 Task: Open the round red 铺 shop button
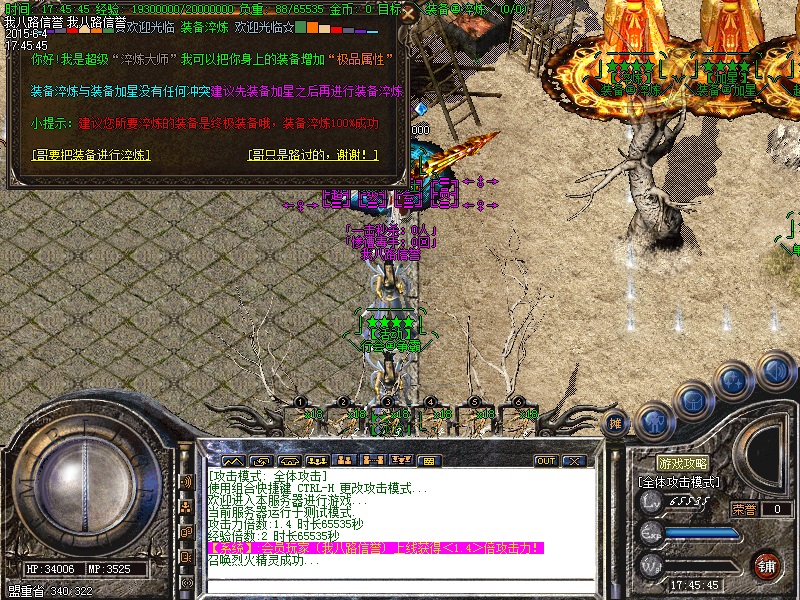[x=767, y=565]
